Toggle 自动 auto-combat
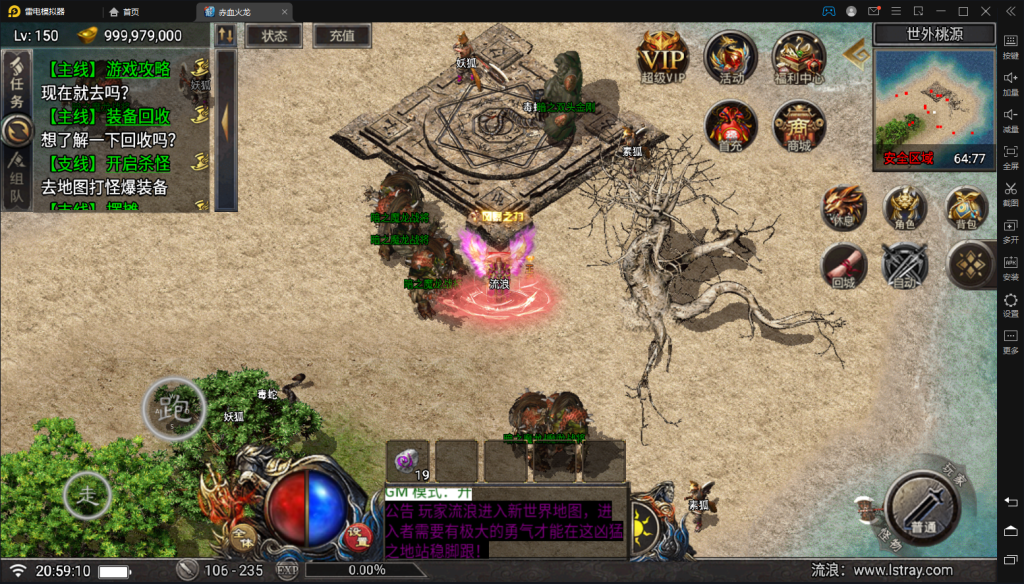Image resolution: width=1024 pixels, height=584 pixels. click(x=904, y=265)
